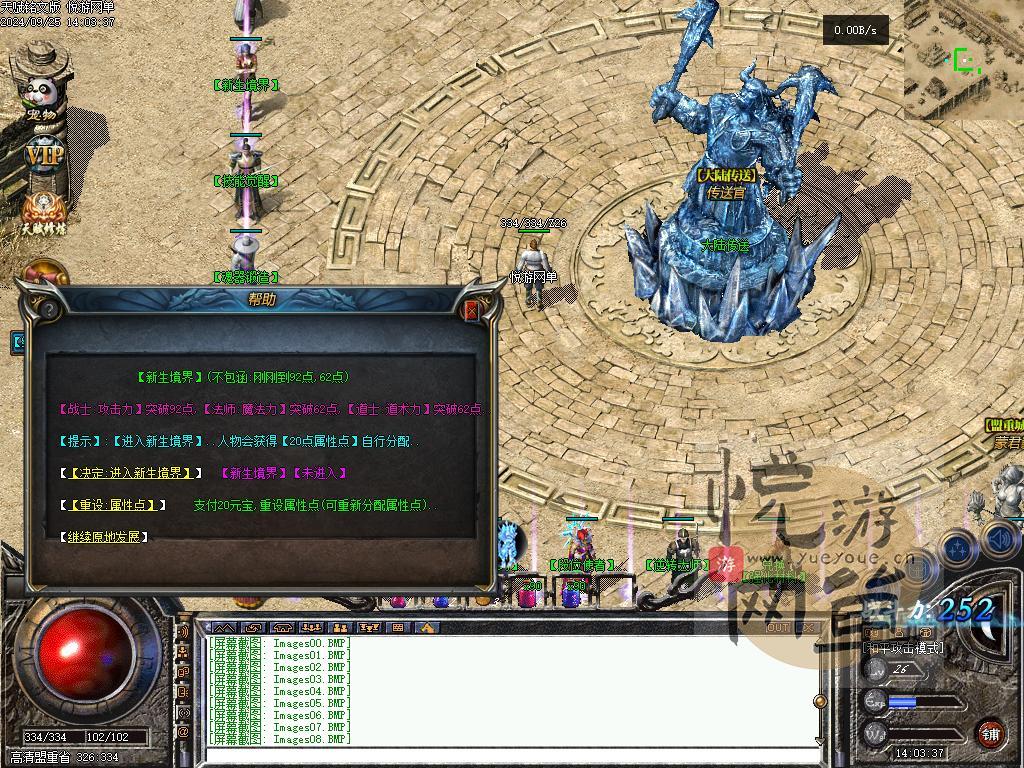Click the blue sparkle round button
The height and width of the screenshot is (768, 1024).
pyautogui.click(x=959, y=548)
